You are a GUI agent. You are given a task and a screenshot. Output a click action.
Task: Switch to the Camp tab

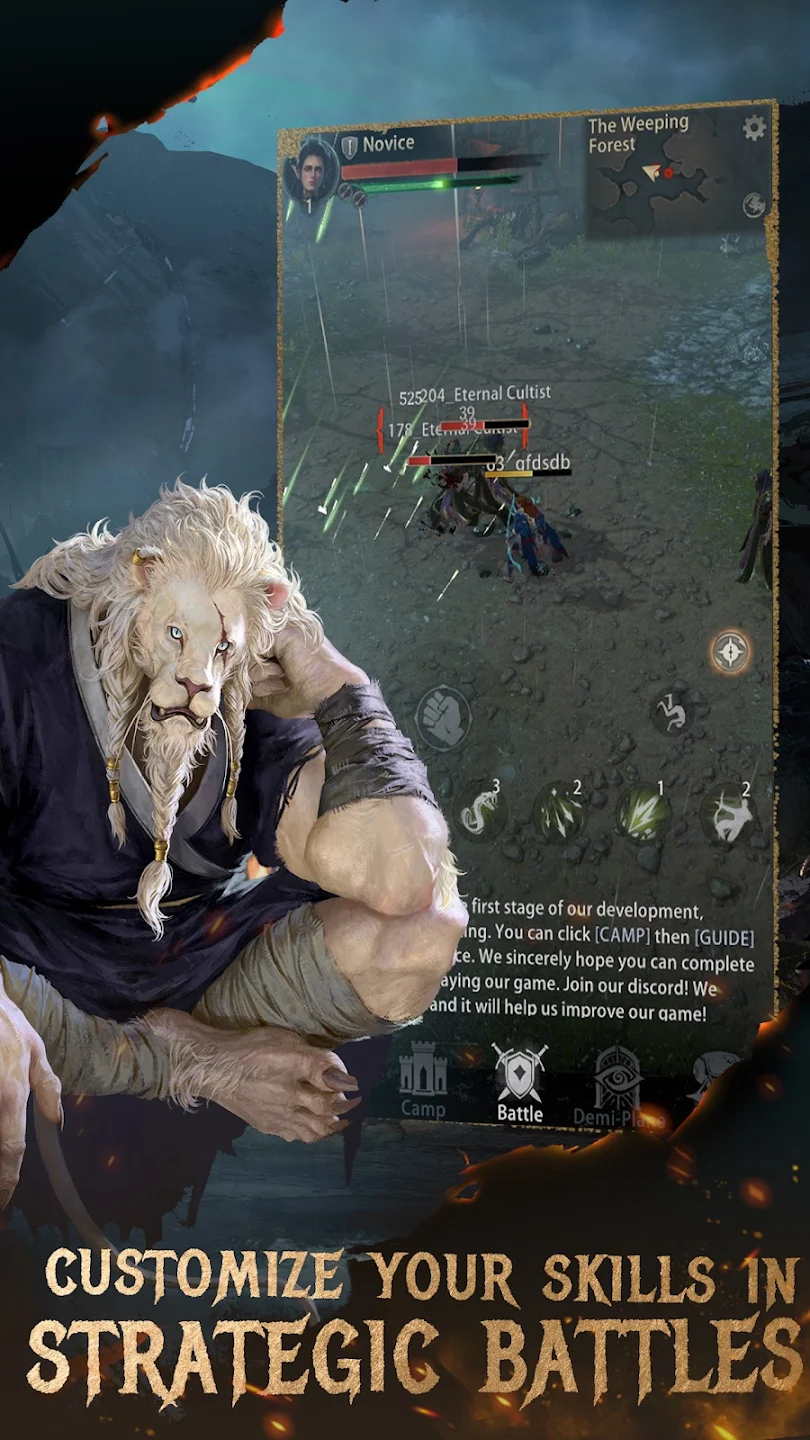(x=423, y=1081)
